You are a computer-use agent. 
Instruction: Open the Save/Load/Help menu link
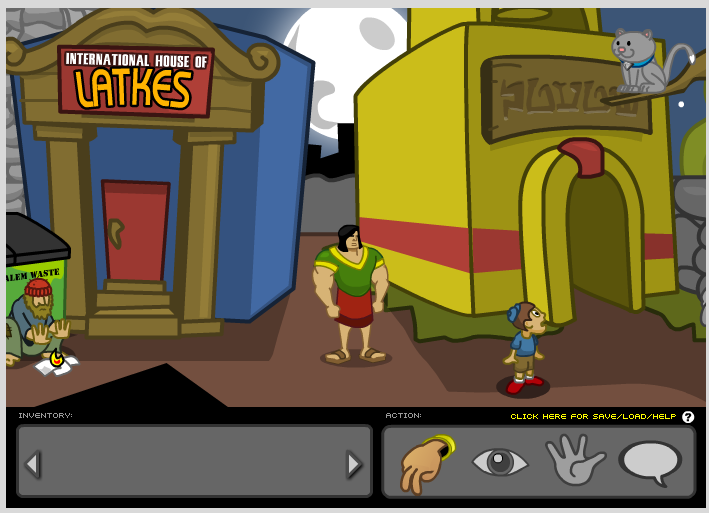click(593, 417)
